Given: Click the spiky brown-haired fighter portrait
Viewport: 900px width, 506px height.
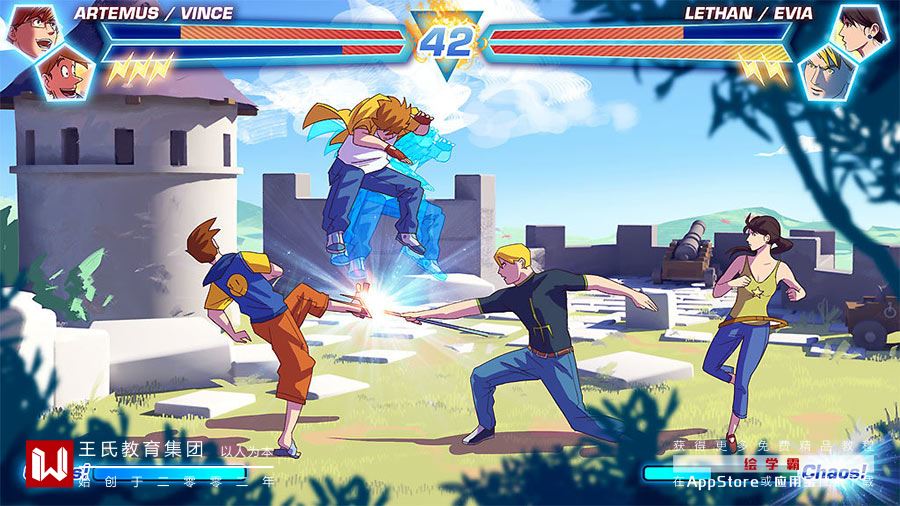Looking at the screenshot, I should 64,72.
